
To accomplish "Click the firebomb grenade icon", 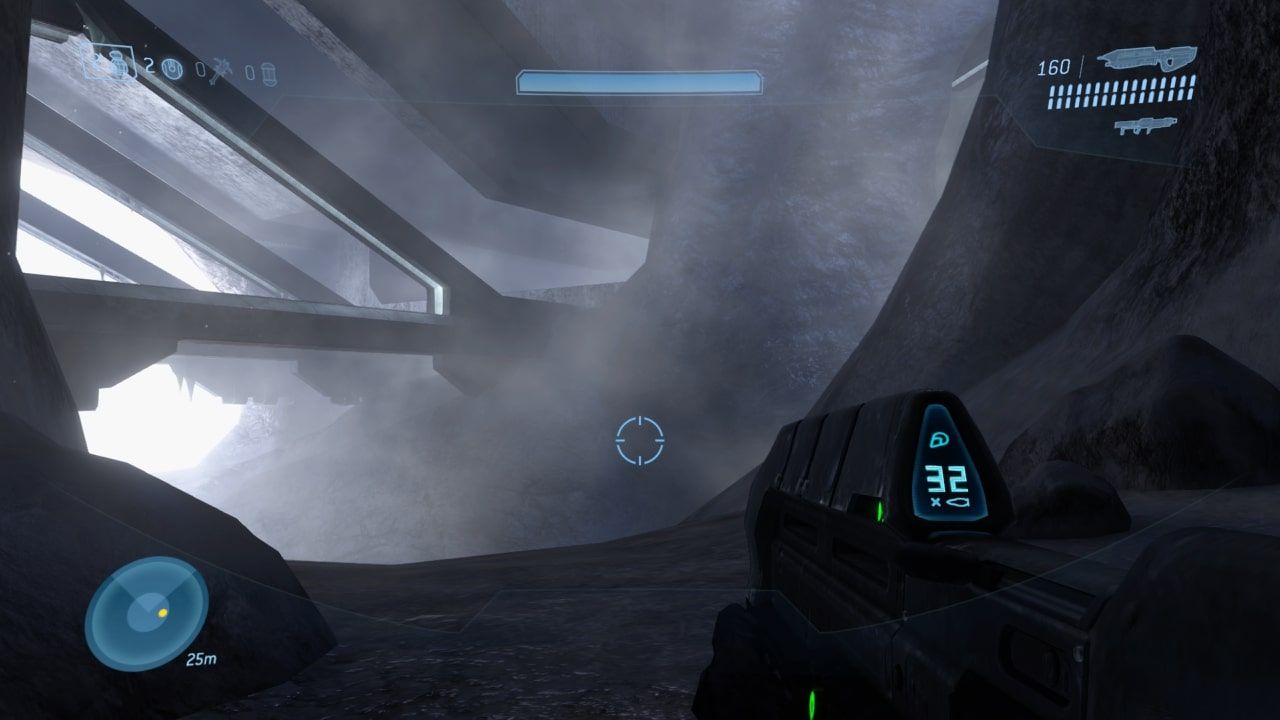I will click(268, 74).
